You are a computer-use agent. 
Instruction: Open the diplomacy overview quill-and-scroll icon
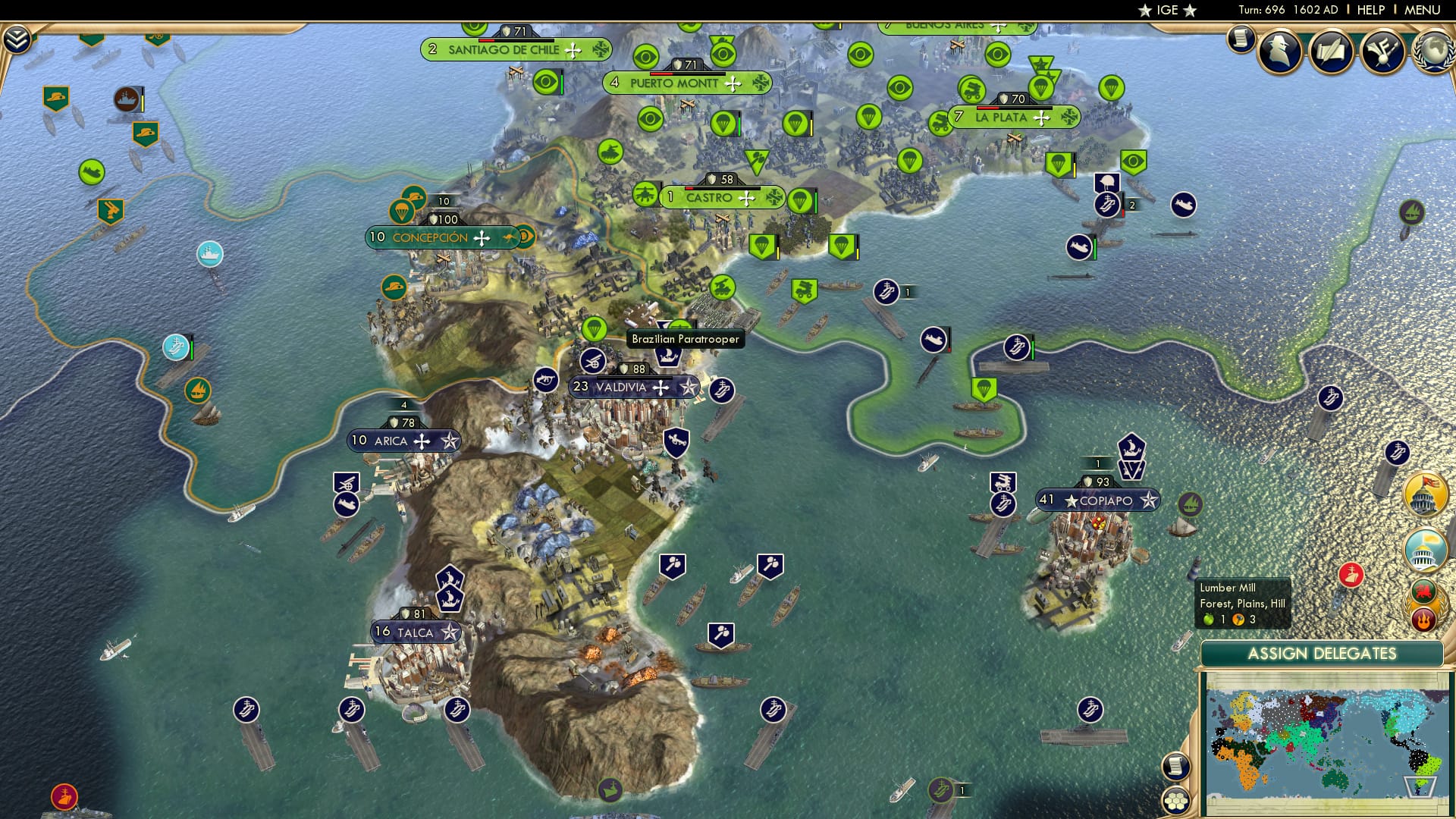(1331, 50)
